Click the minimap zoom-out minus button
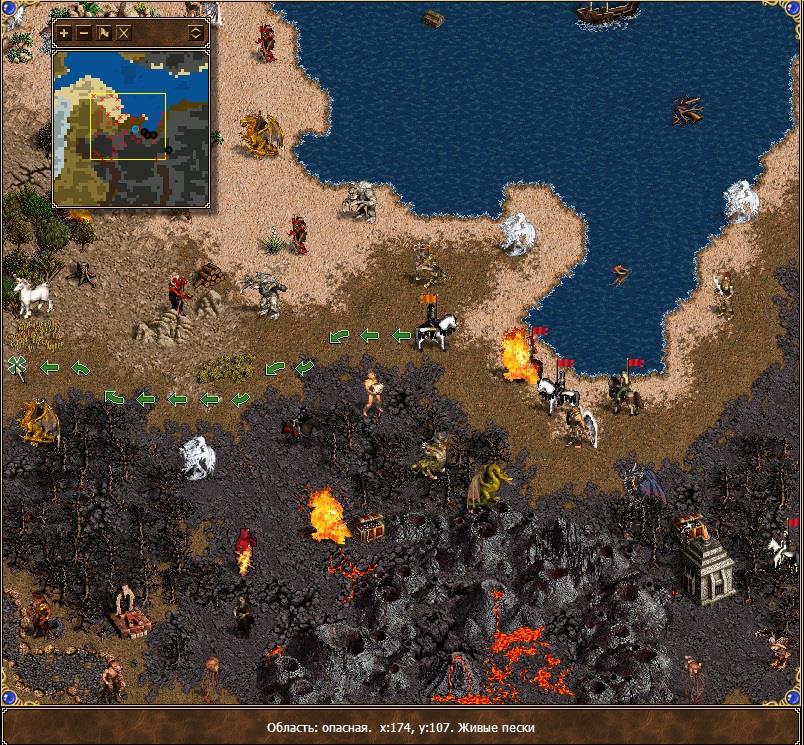Viewport: 804px width, 745px height. point(84,33)
